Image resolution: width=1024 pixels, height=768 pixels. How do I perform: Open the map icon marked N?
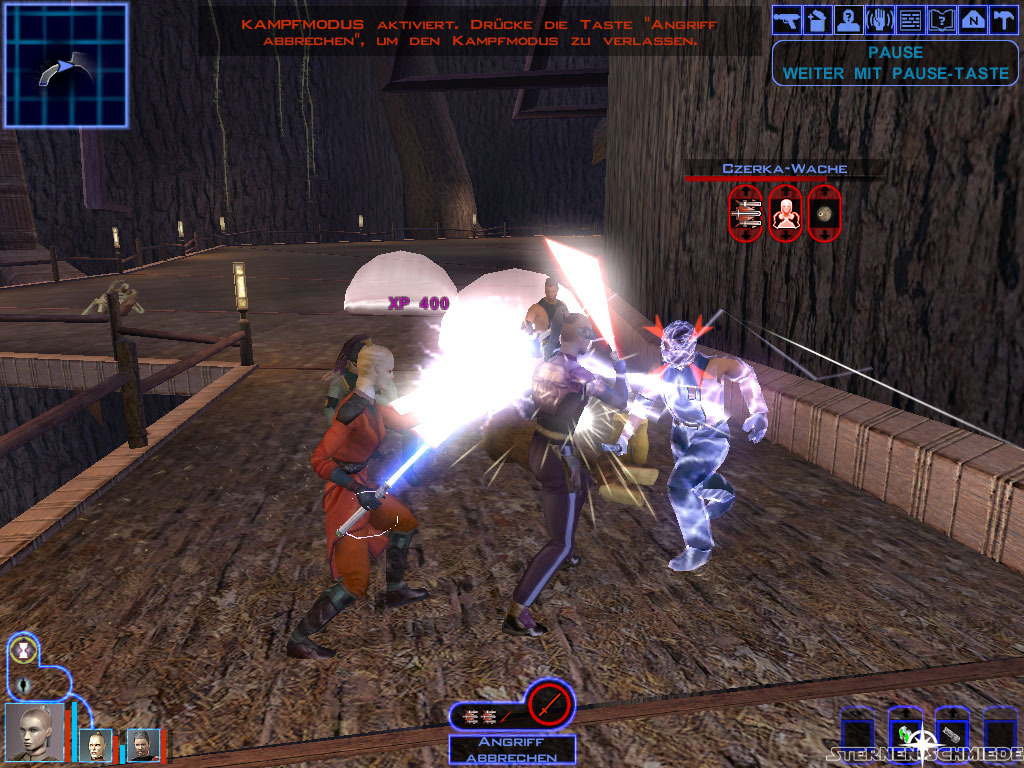point(973,19)
